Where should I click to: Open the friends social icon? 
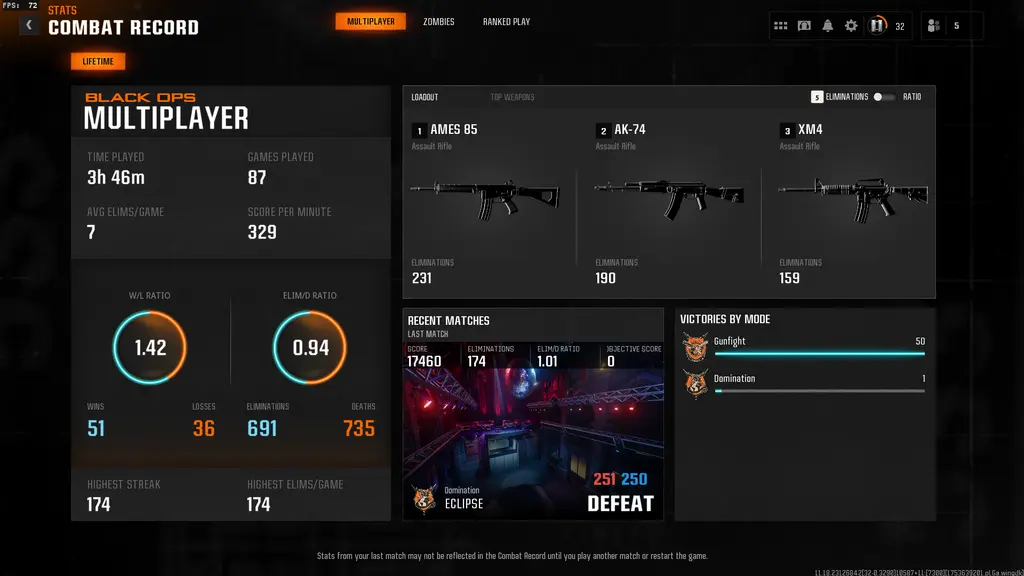pyautogui.click(x=934, y=26)
